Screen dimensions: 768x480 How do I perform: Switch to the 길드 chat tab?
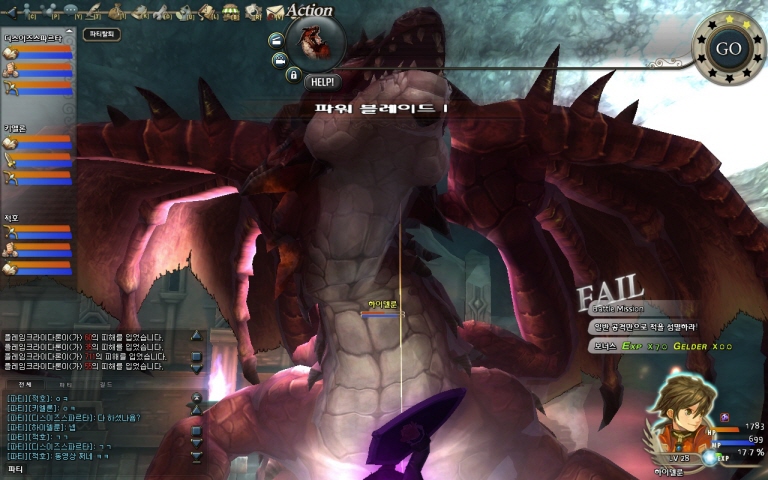click(106, 384)
